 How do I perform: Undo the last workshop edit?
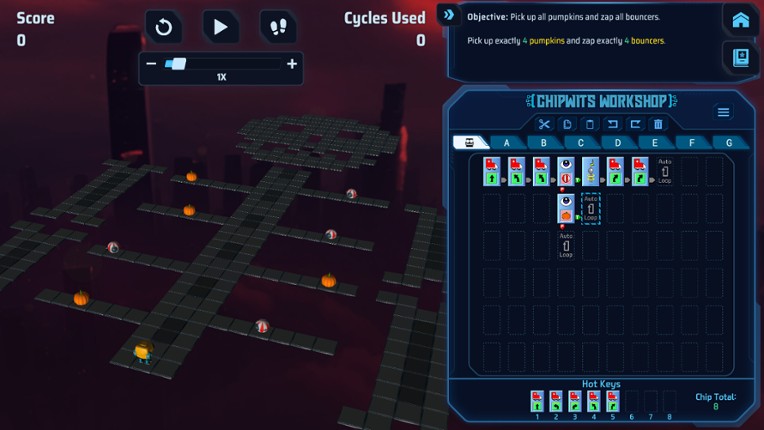point(612,125)
